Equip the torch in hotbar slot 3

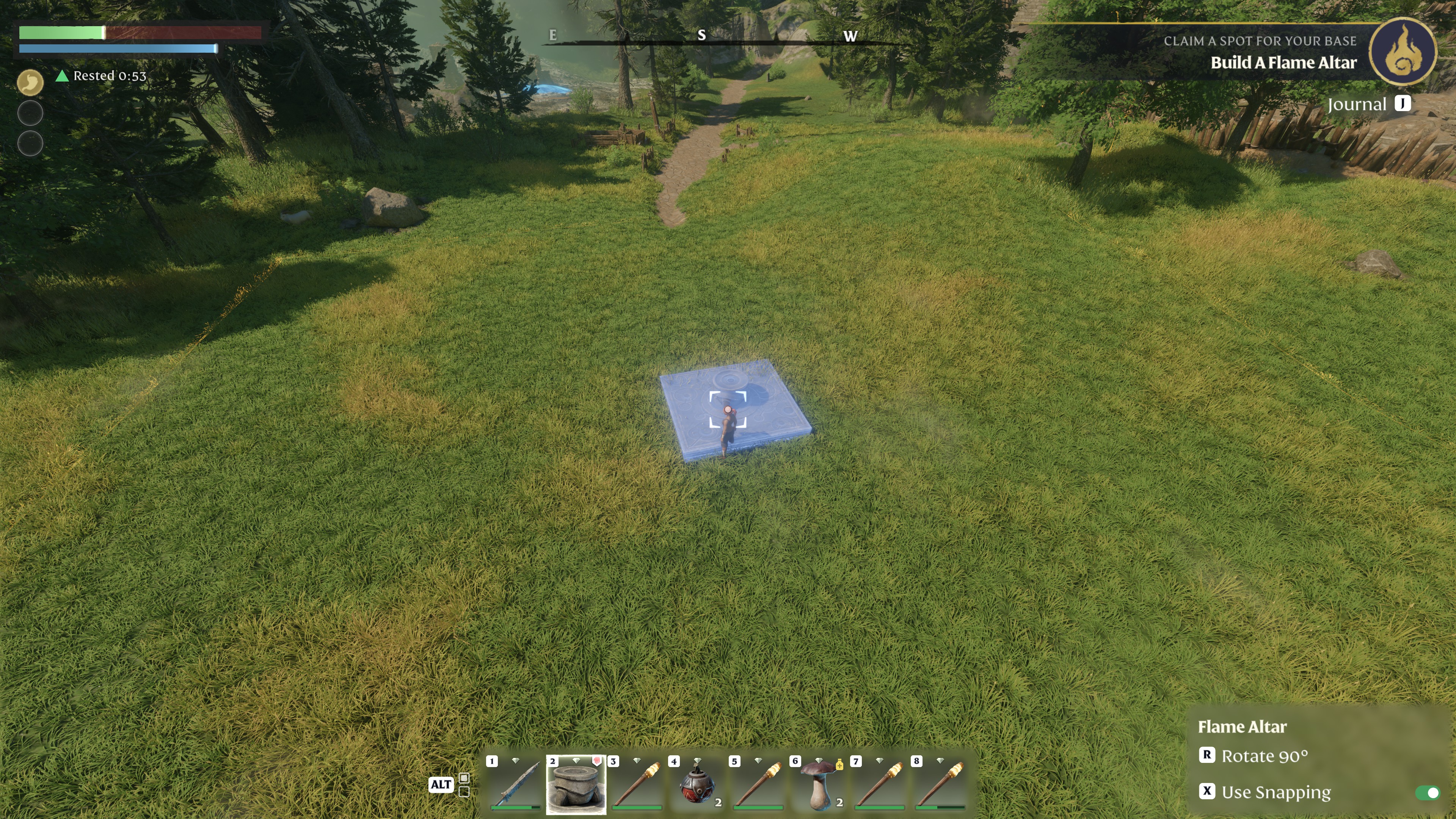[x=637, y=784]
